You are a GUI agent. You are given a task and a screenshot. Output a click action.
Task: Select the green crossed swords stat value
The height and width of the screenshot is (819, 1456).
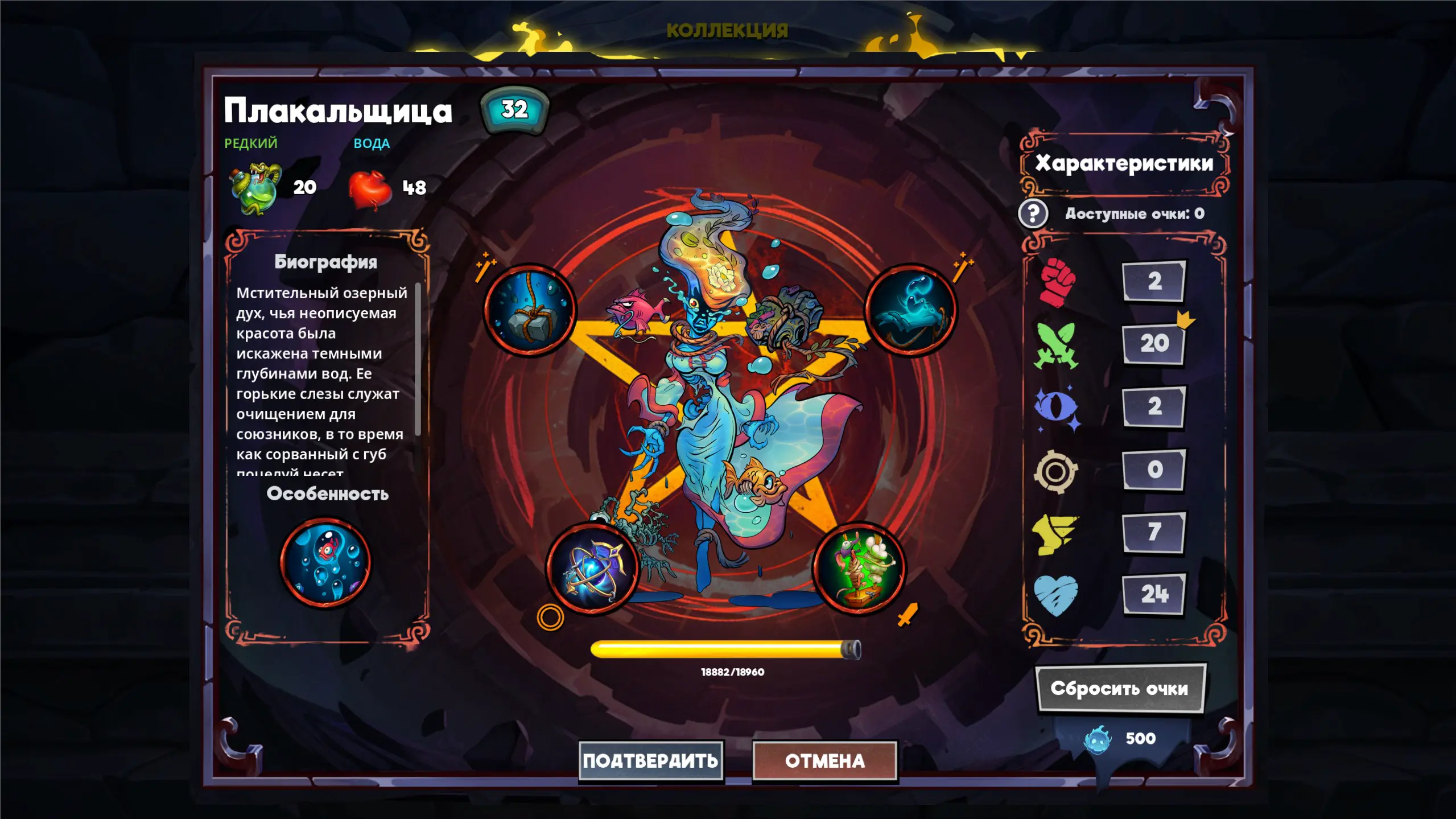tap(1154, 343)
